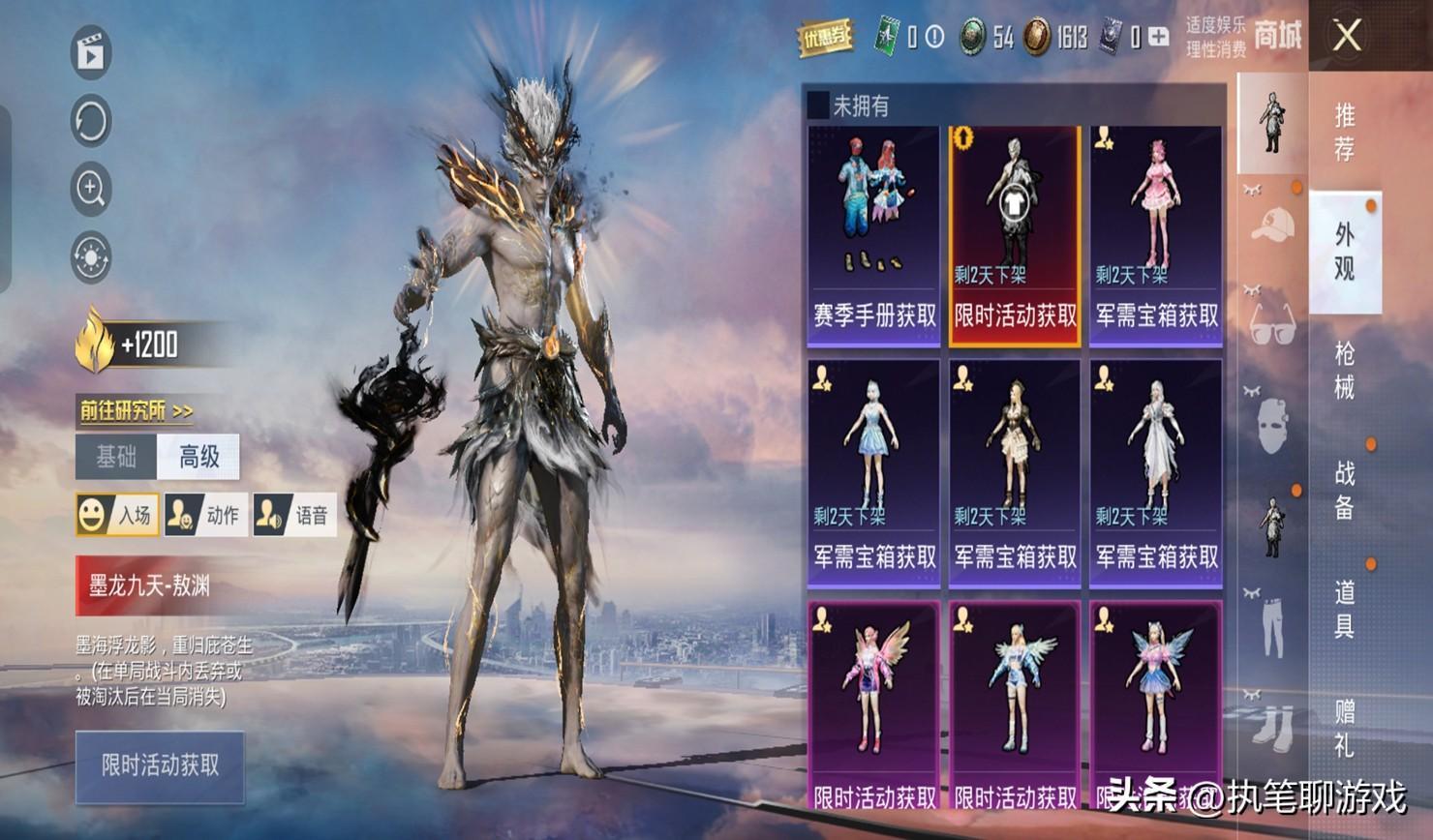Filter by the baseball cap headwear category
Screen dimensions: 1433x840
pyautogui.click(x=1272, y=226)
